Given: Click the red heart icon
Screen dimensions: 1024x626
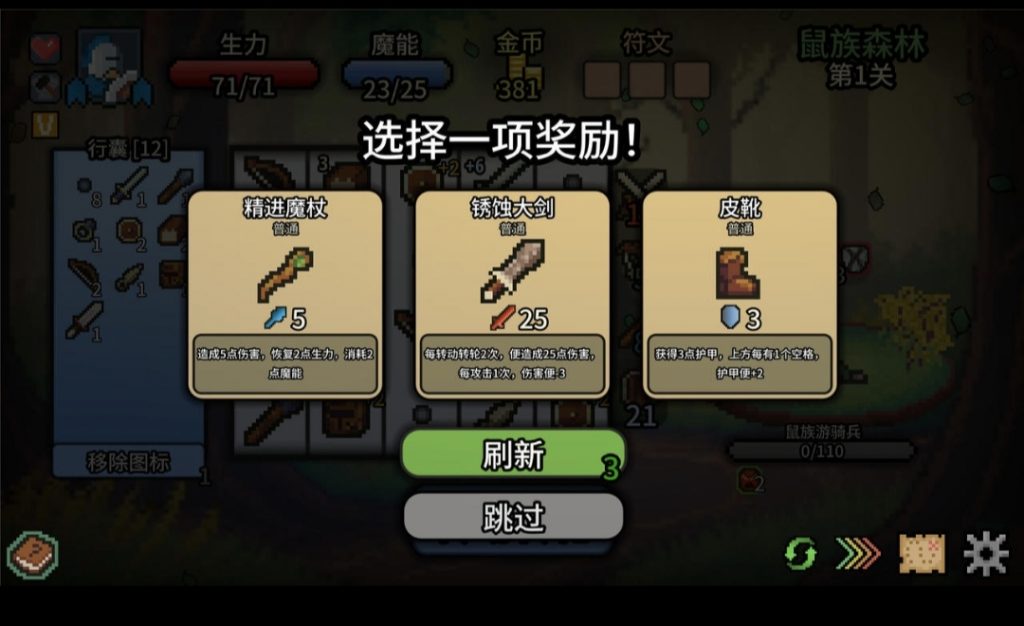Looking at the screenshot, I should click(x=45, y=48).
